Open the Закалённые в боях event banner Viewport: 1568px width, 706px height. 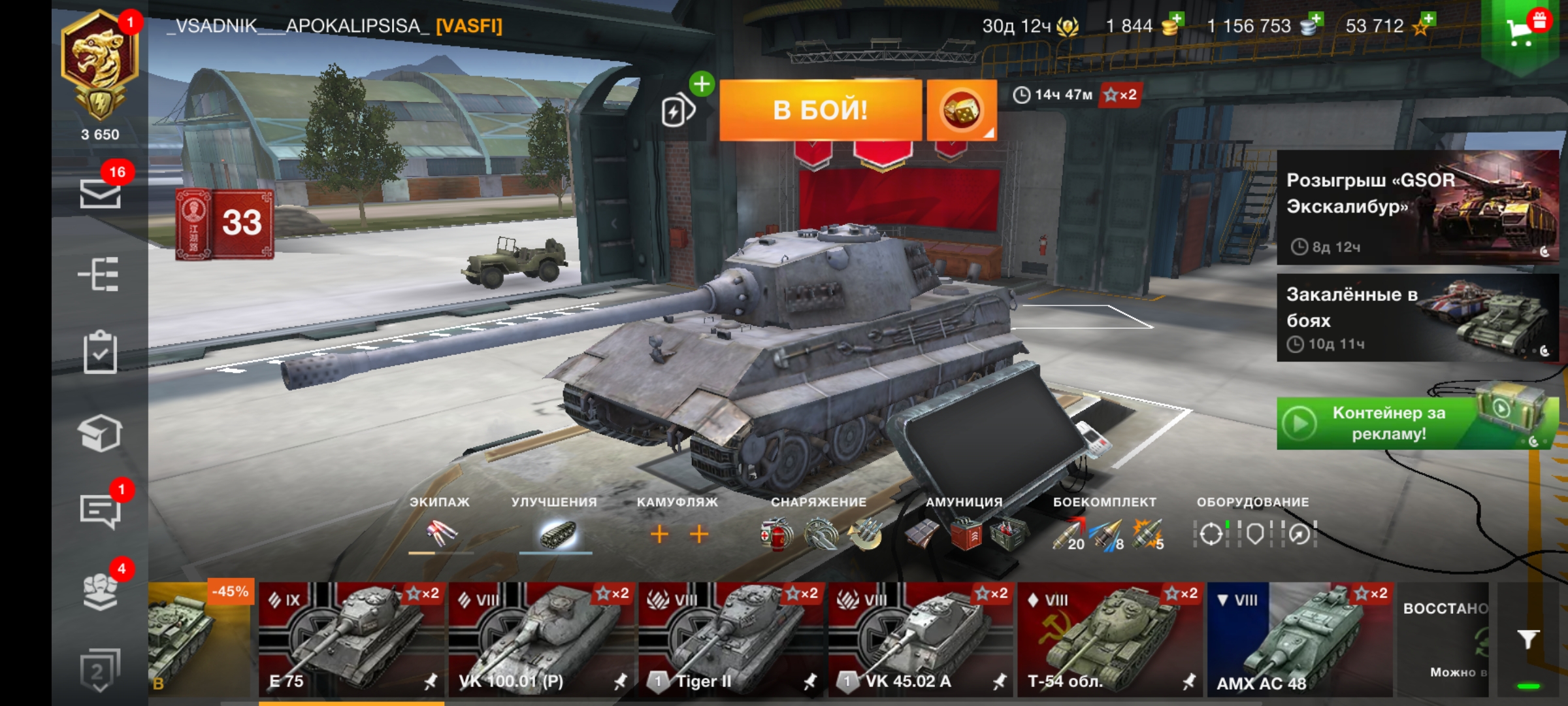[x=1417, y=318]
